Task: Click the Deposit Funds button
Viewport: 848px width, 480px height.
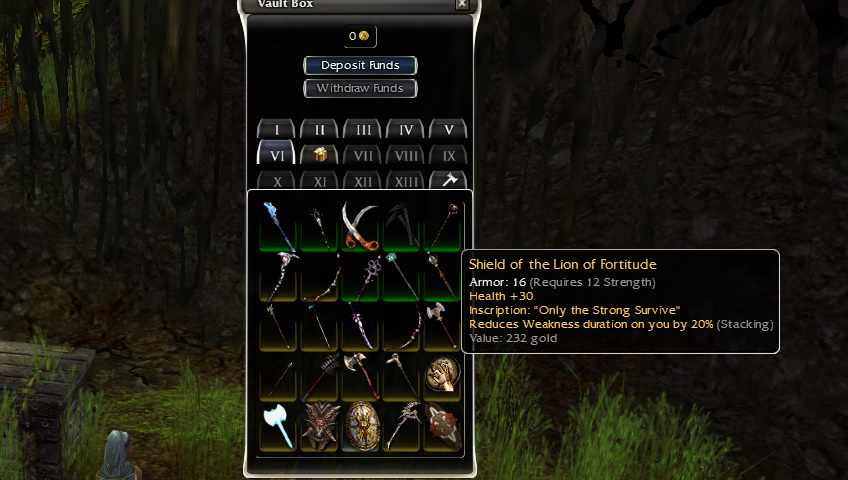Action: click(x=360, y=65)
